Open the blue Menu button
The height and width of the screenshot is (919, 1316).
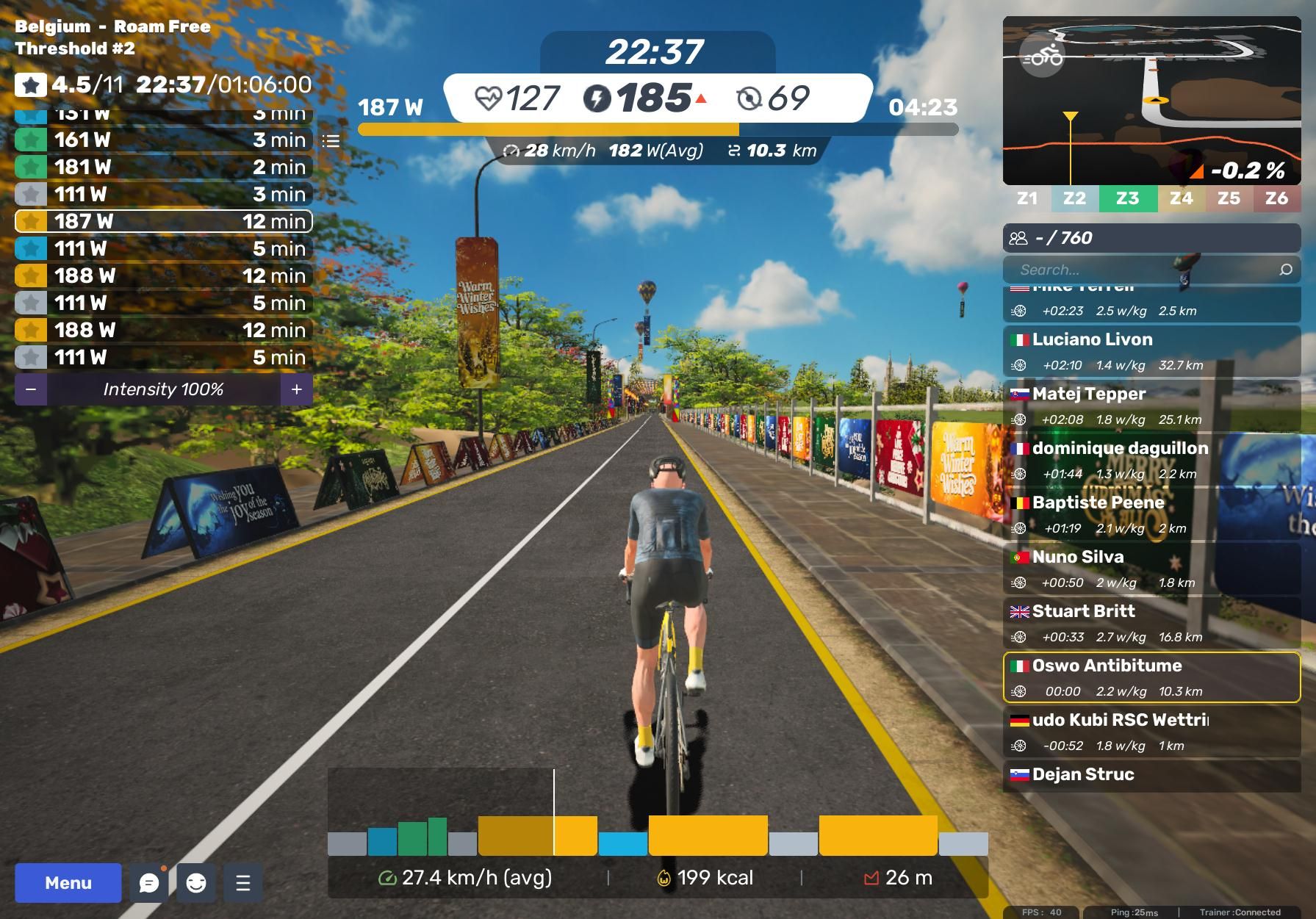tap(68, 882)
